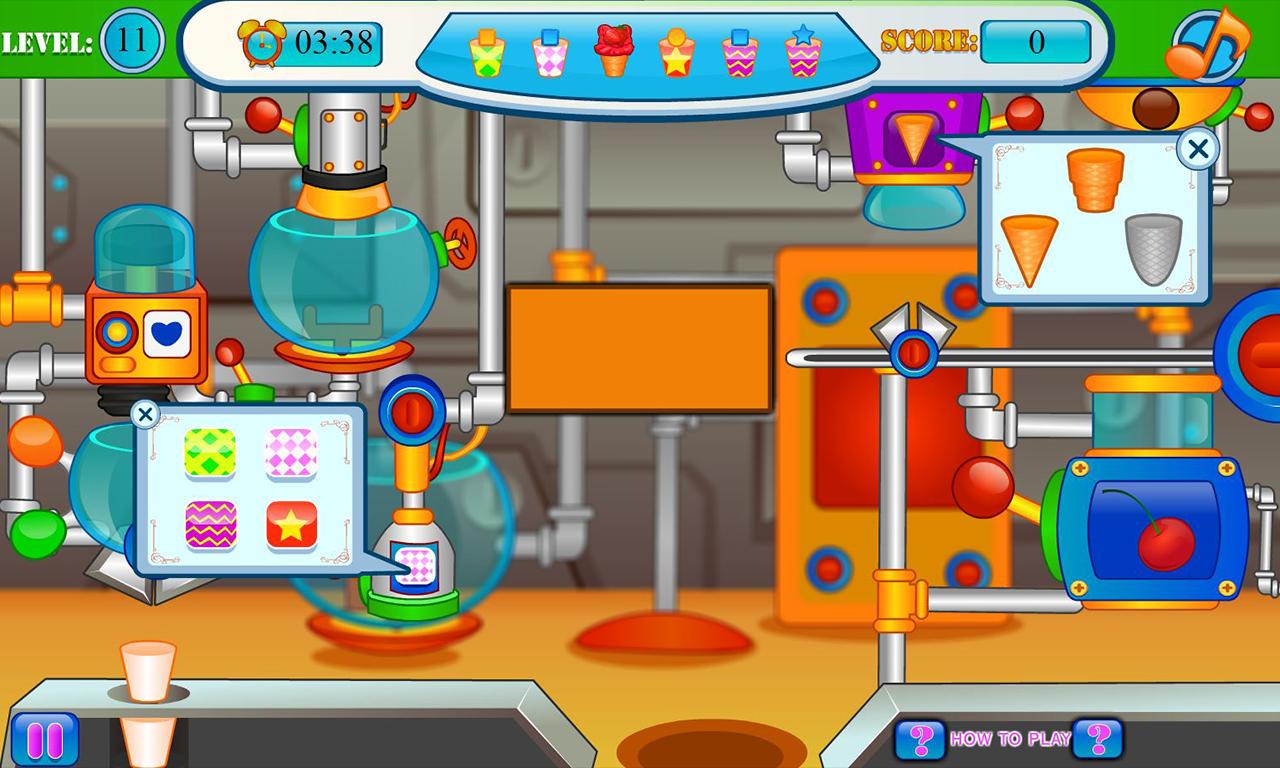This screenshot has height=768, width=1280.
Task: Close the cone selection popup
Action: click(x=1197, y=148)
